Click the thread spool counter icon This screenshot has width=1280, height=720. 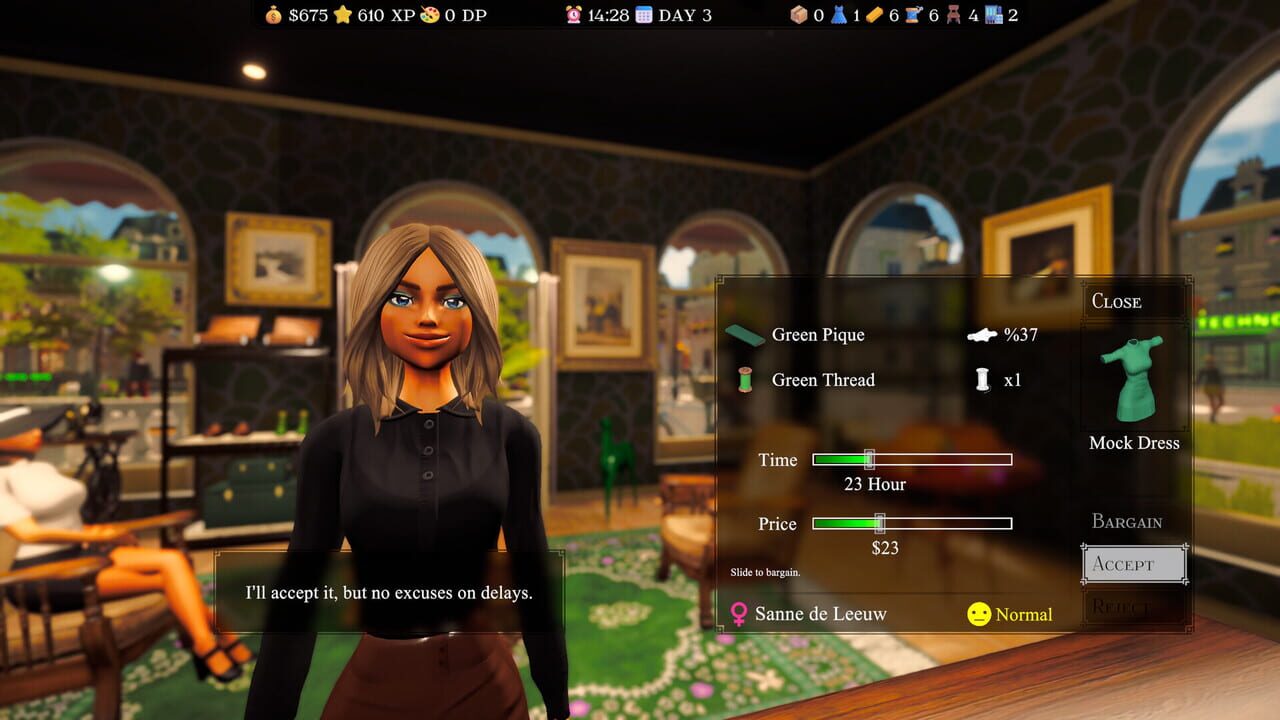[x=912, y=15]
